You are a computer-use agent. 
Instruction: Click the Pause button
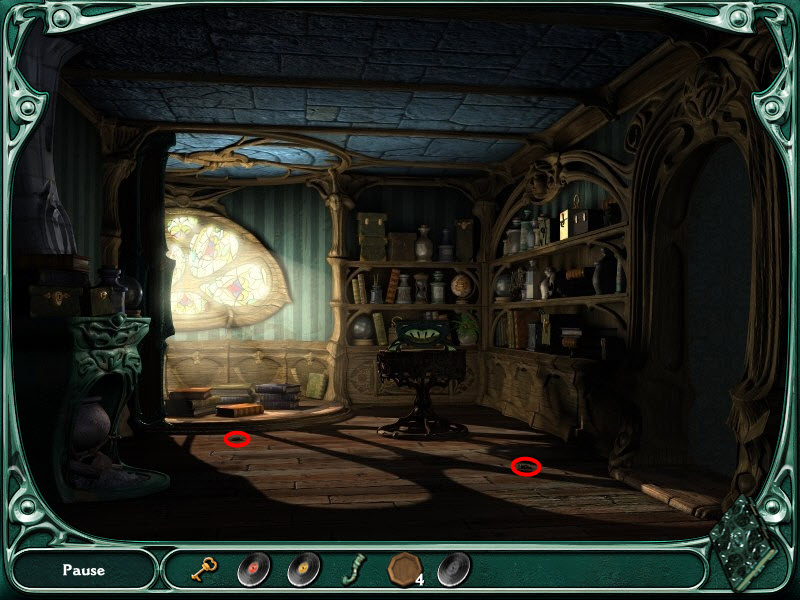(x=83, y=570)
